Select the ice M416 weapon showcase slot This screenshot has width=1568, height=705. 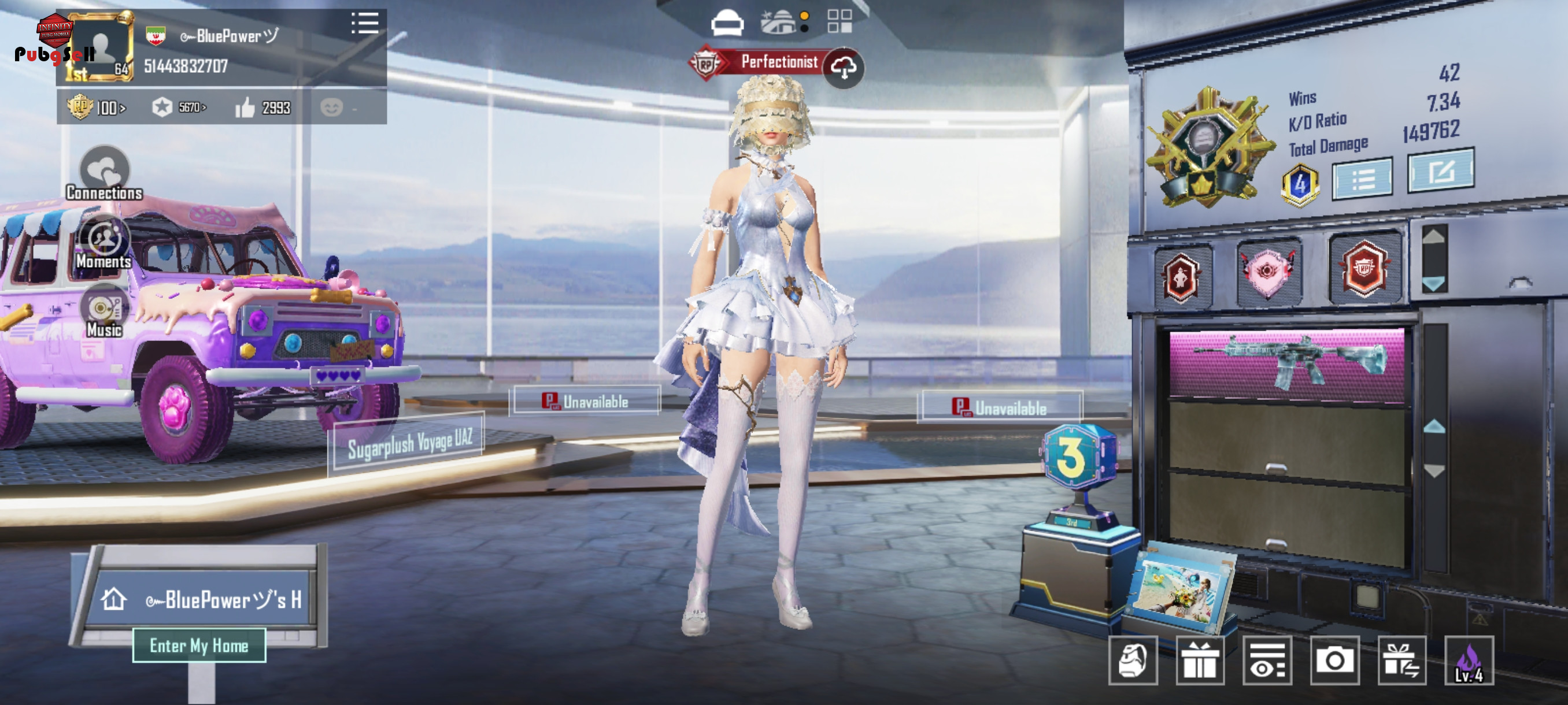click(x=1286, y=363)
